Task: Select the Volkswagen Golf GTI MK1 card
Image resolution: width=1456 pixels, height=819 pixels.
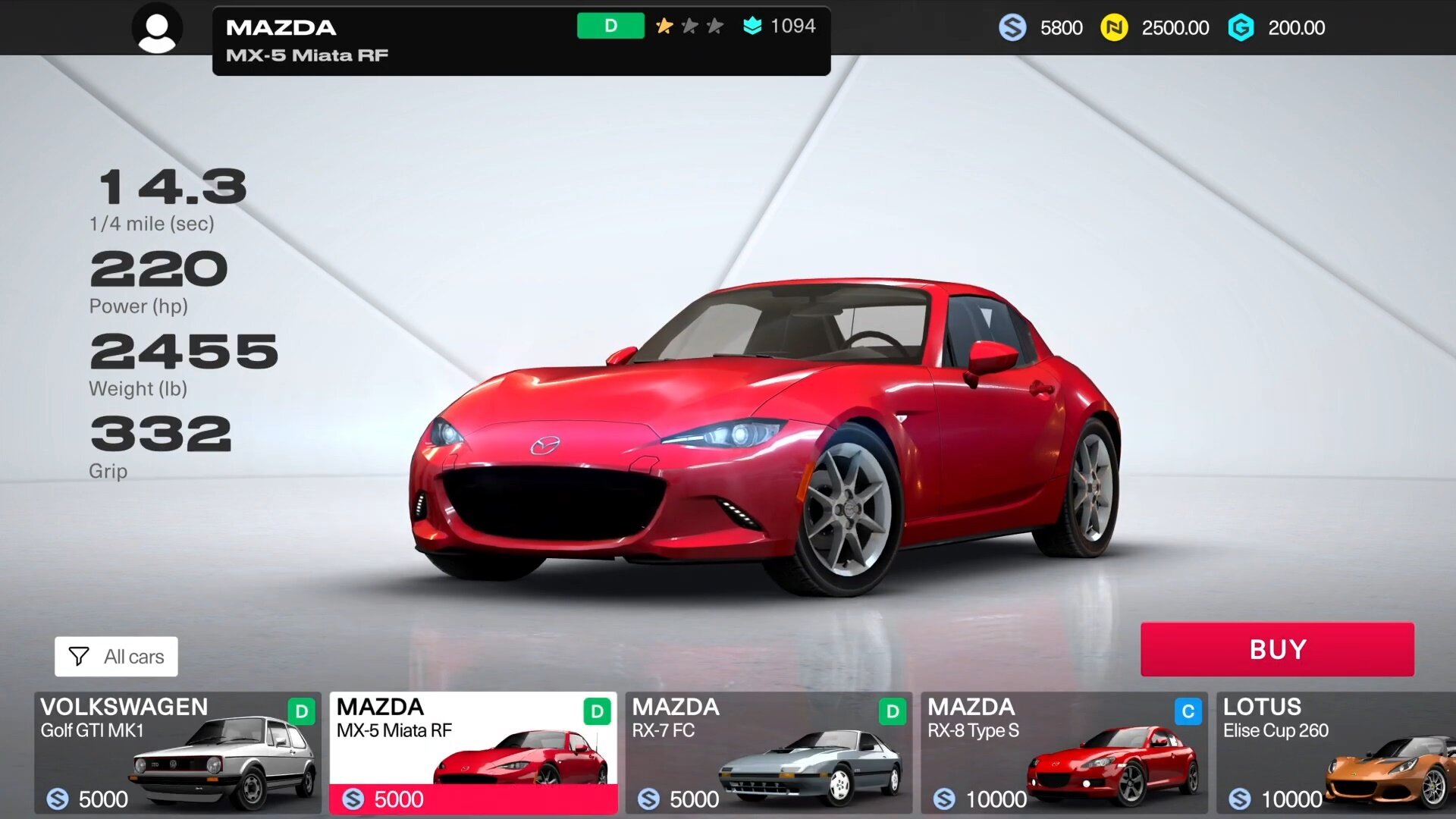Action: (177, 752)
